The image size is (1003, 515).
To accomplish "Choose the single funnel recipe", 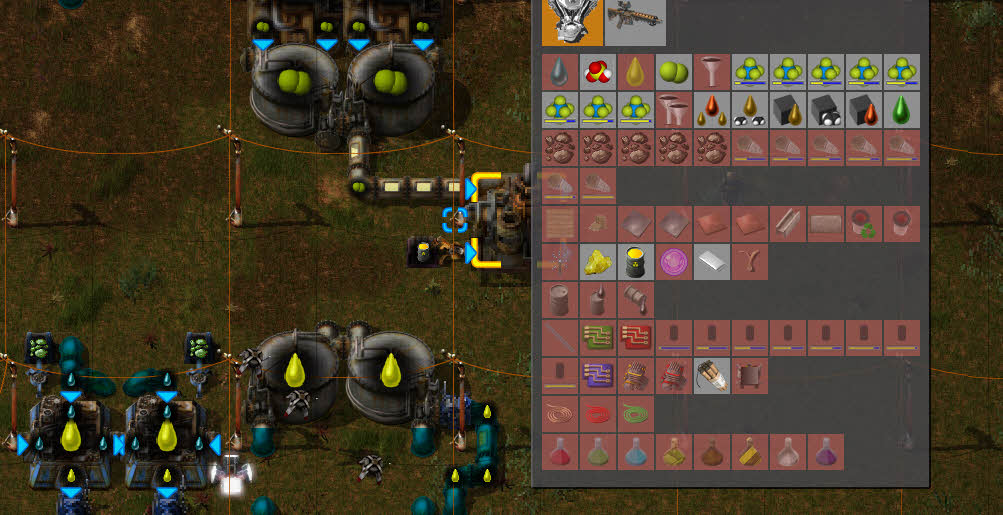I will (x=712, y=72).
